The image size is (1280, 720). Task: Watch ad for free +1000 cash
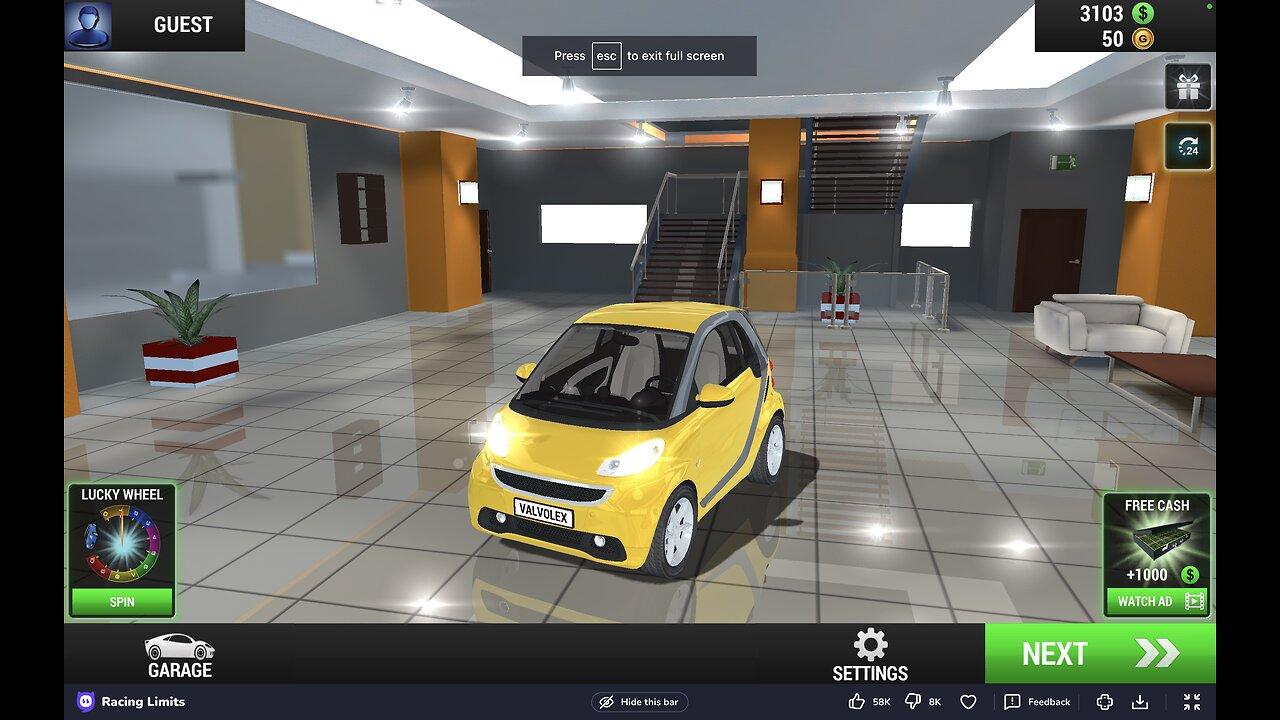(1156, 601)
